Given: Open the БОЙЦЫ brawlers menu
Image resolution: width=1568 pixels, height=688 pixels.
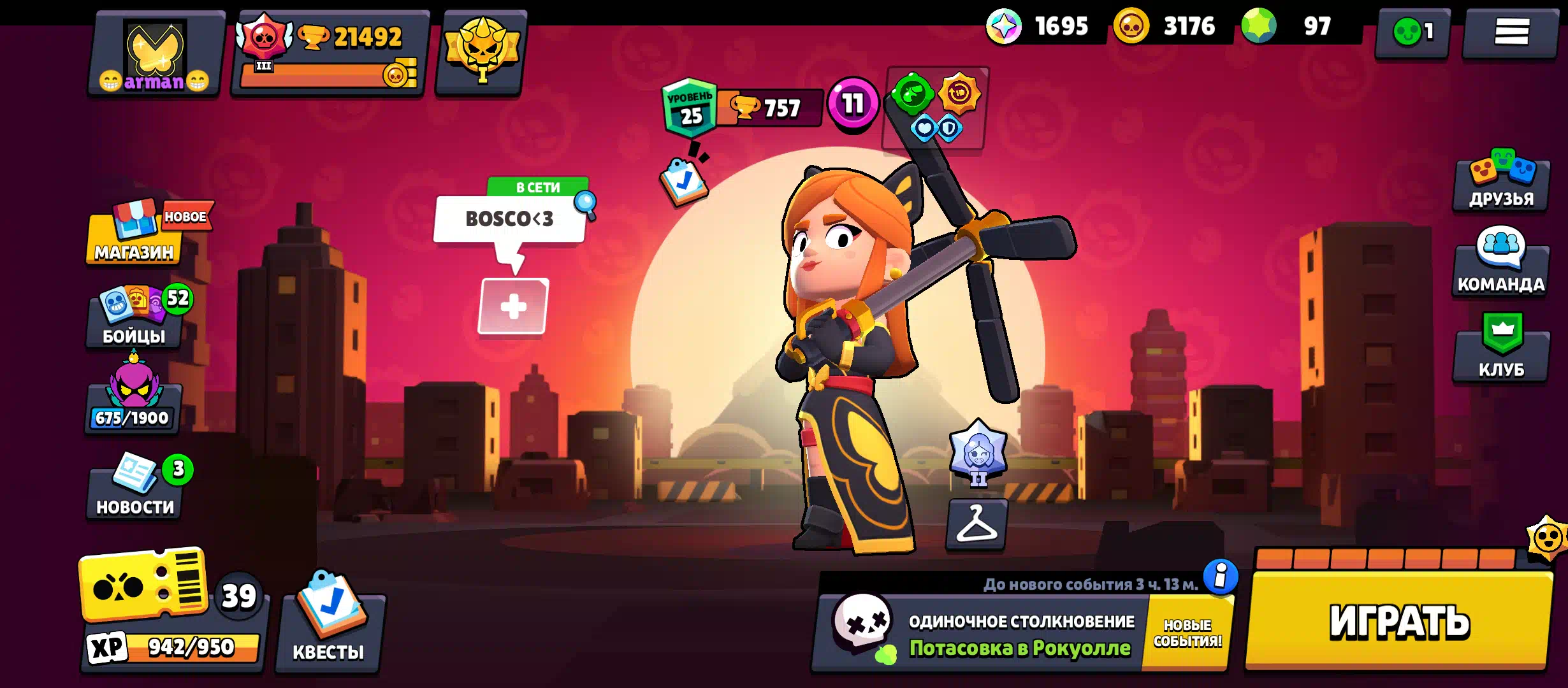Looking at the screenshot, I should (134, 317).
